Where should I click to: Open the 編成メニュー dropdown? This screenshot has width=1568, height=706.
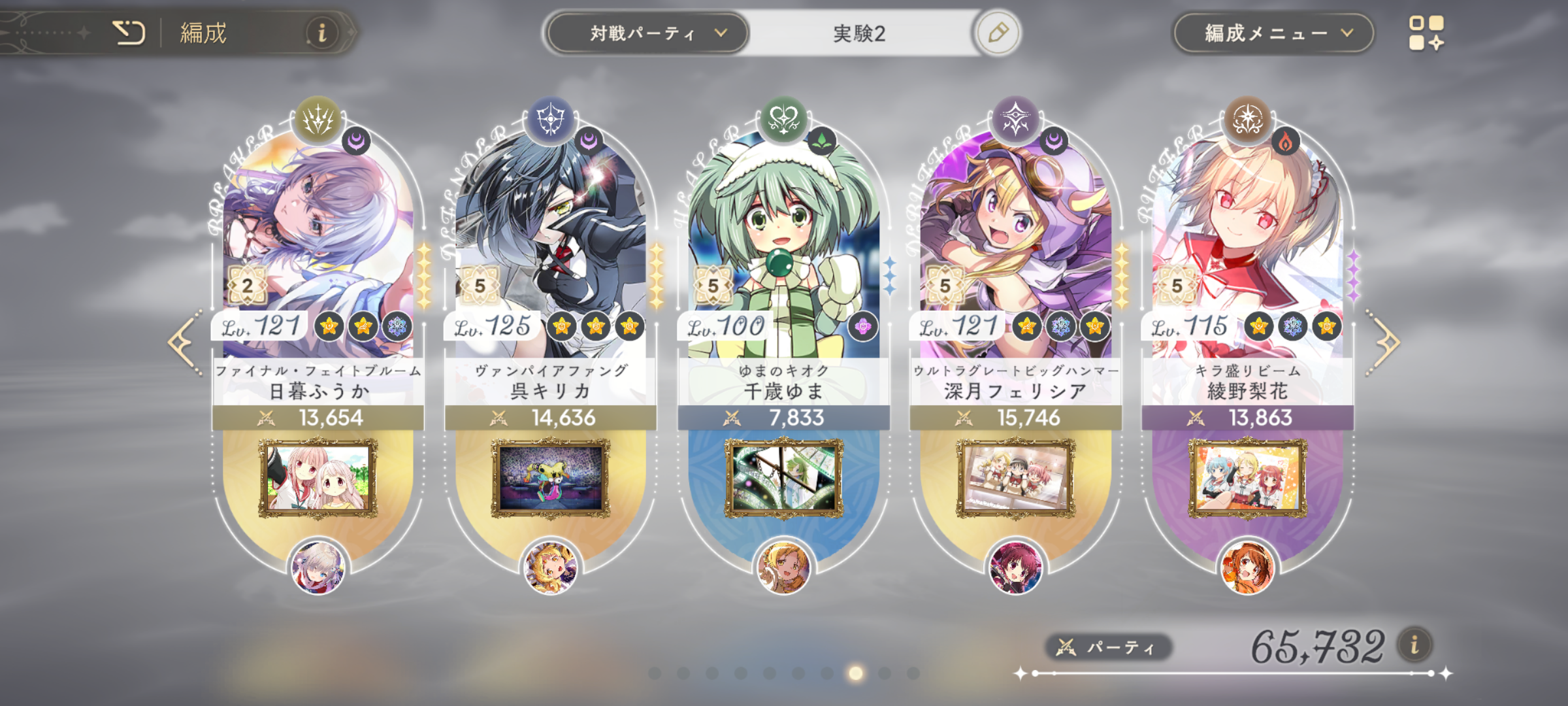[x=1273, y=33]
